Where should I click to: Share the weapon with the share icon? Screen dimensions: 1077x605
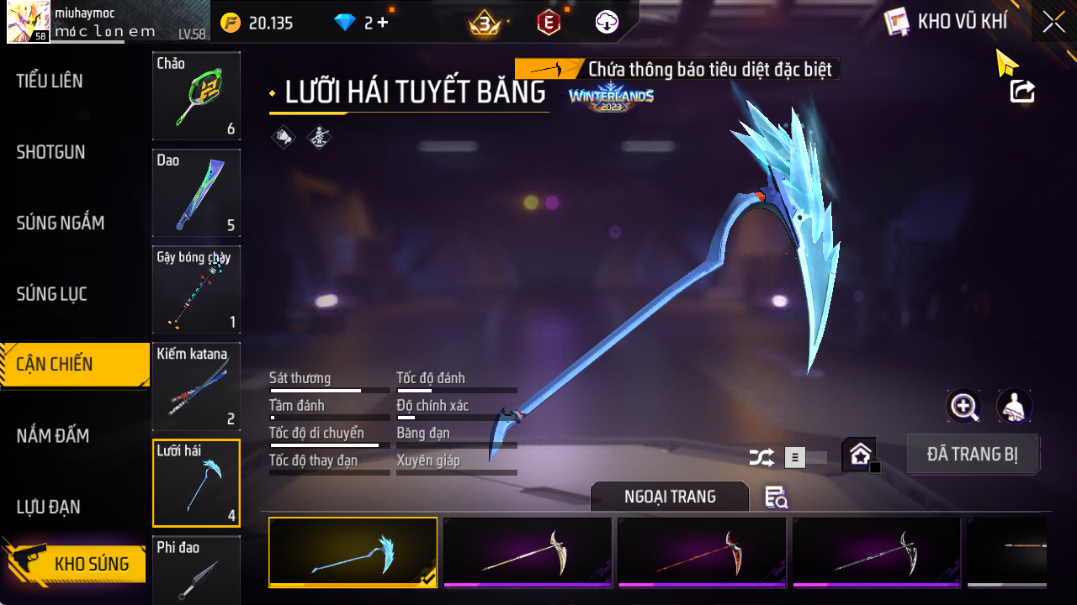point(1022,91)
